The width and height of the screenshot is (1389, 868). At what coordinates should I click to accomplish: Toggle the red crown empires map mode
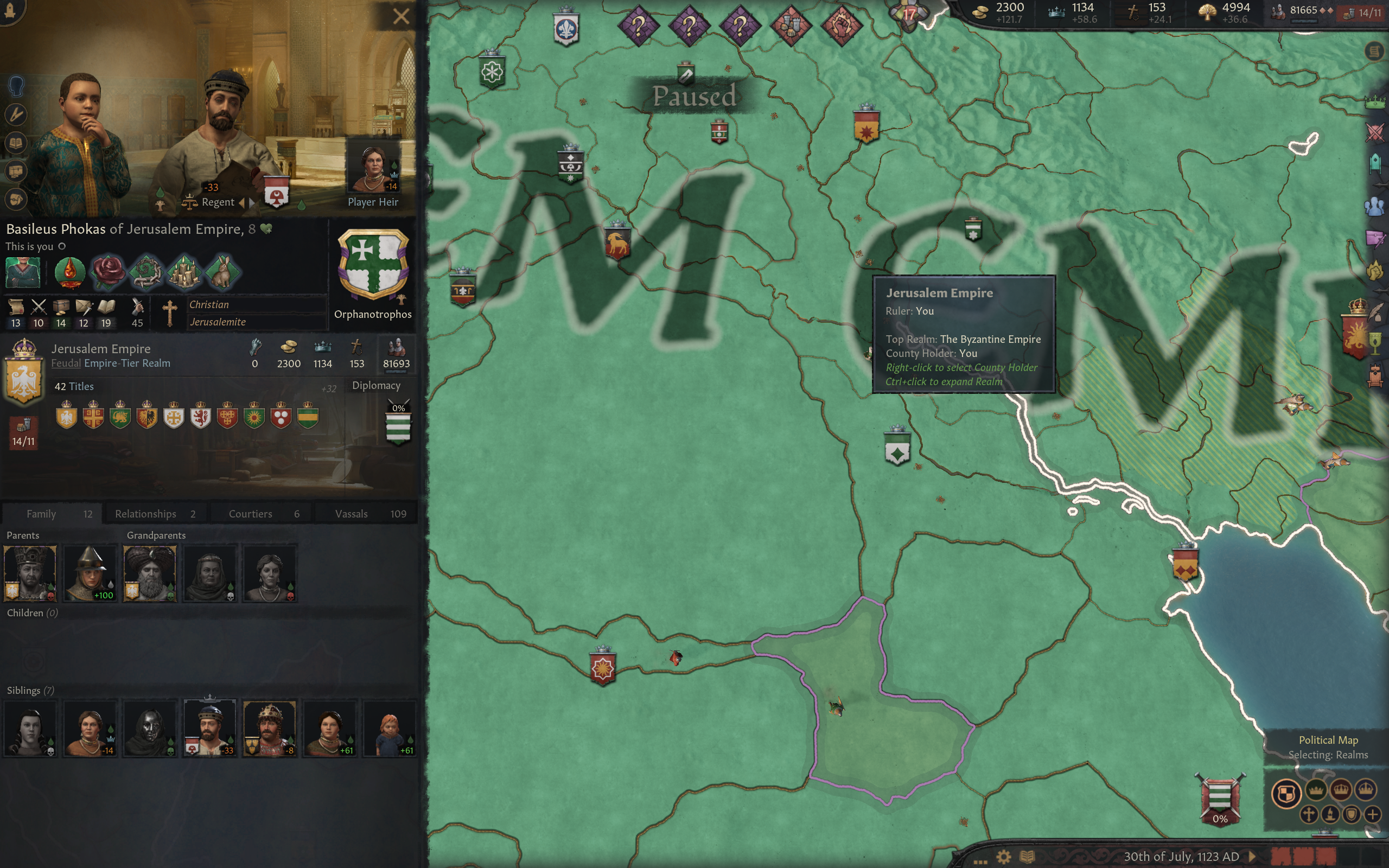click(1341, 790)
